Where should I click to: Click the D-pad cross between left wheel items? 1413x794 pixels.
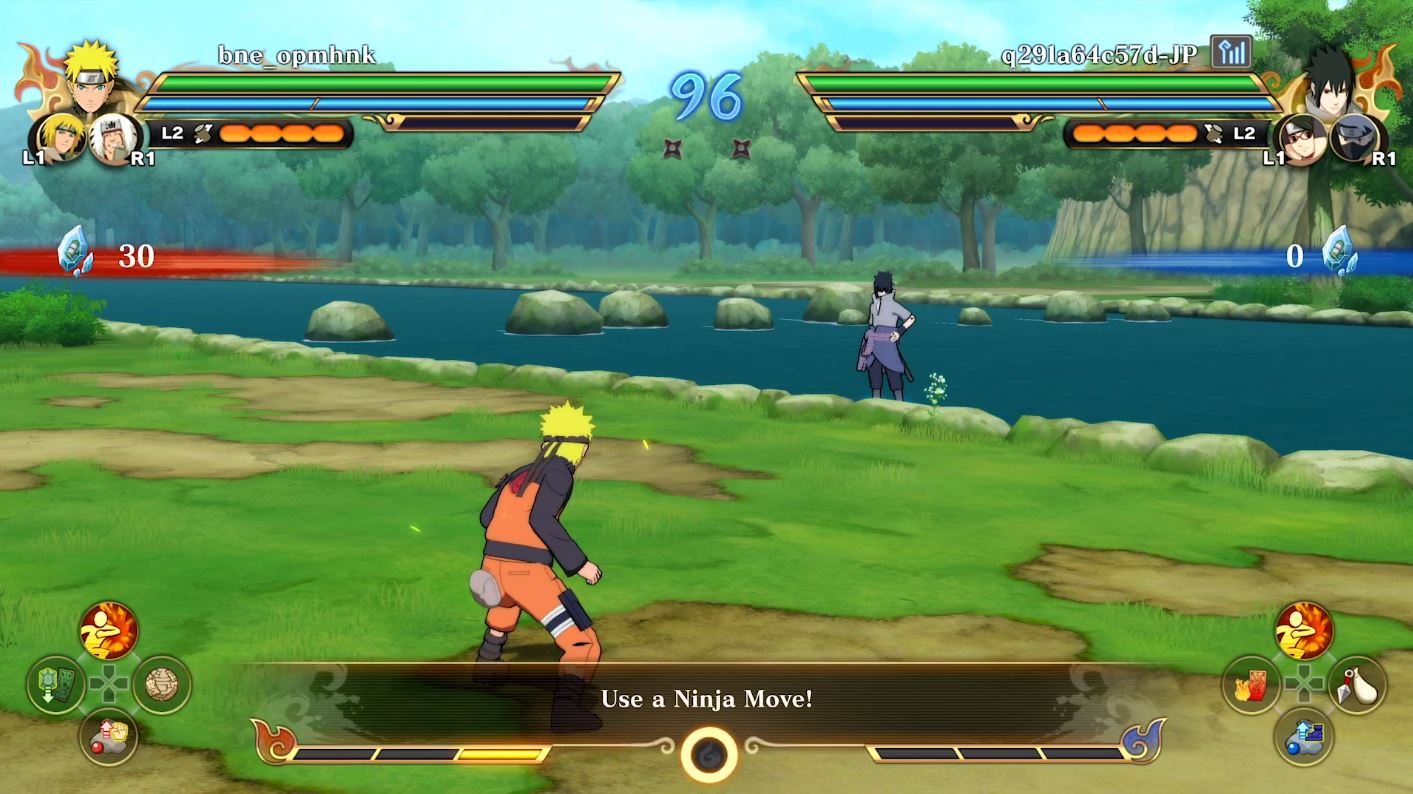(109, 683)
